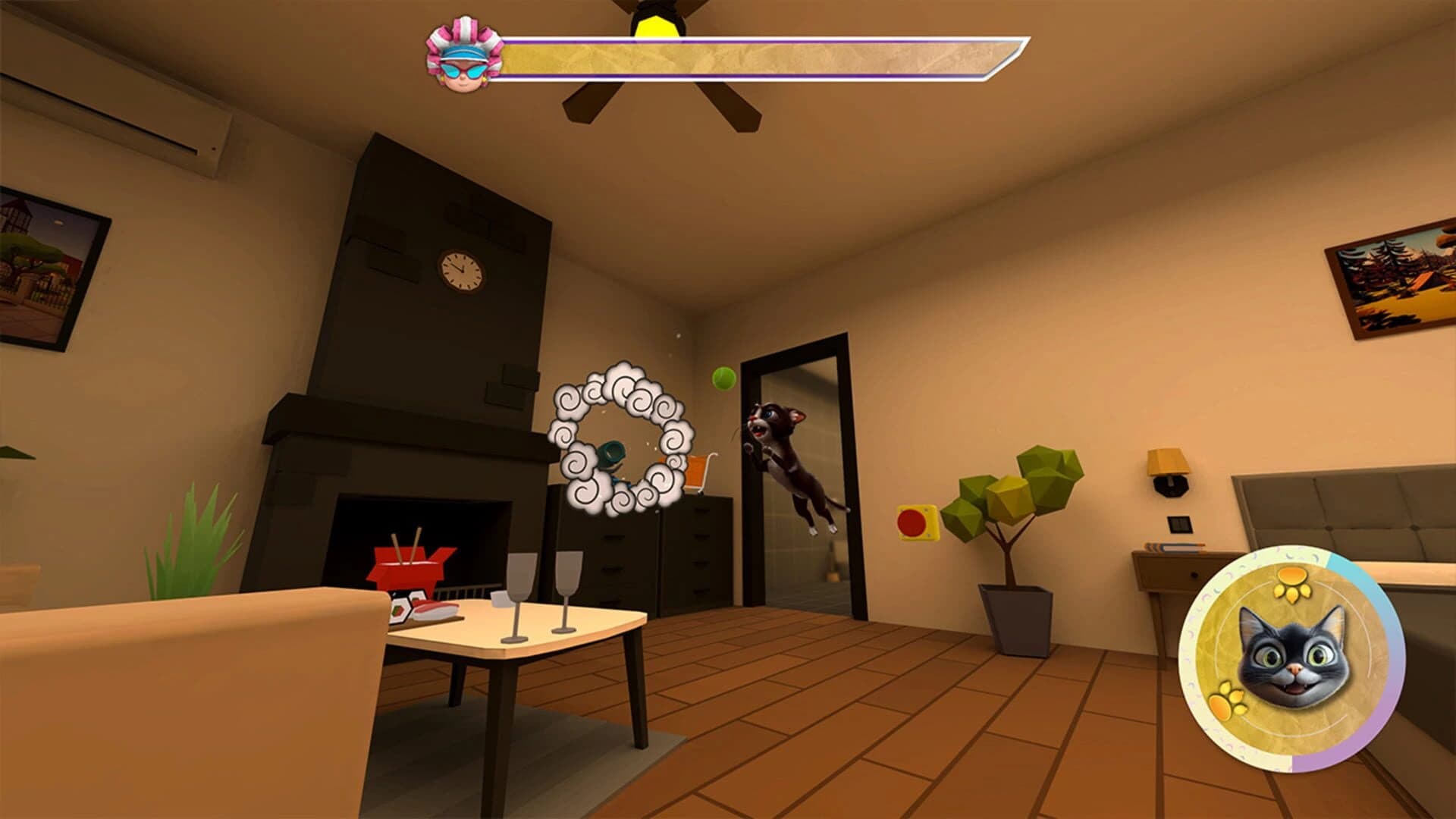Tap the left paw icon on the cat status wheel

coord(1225,699)
